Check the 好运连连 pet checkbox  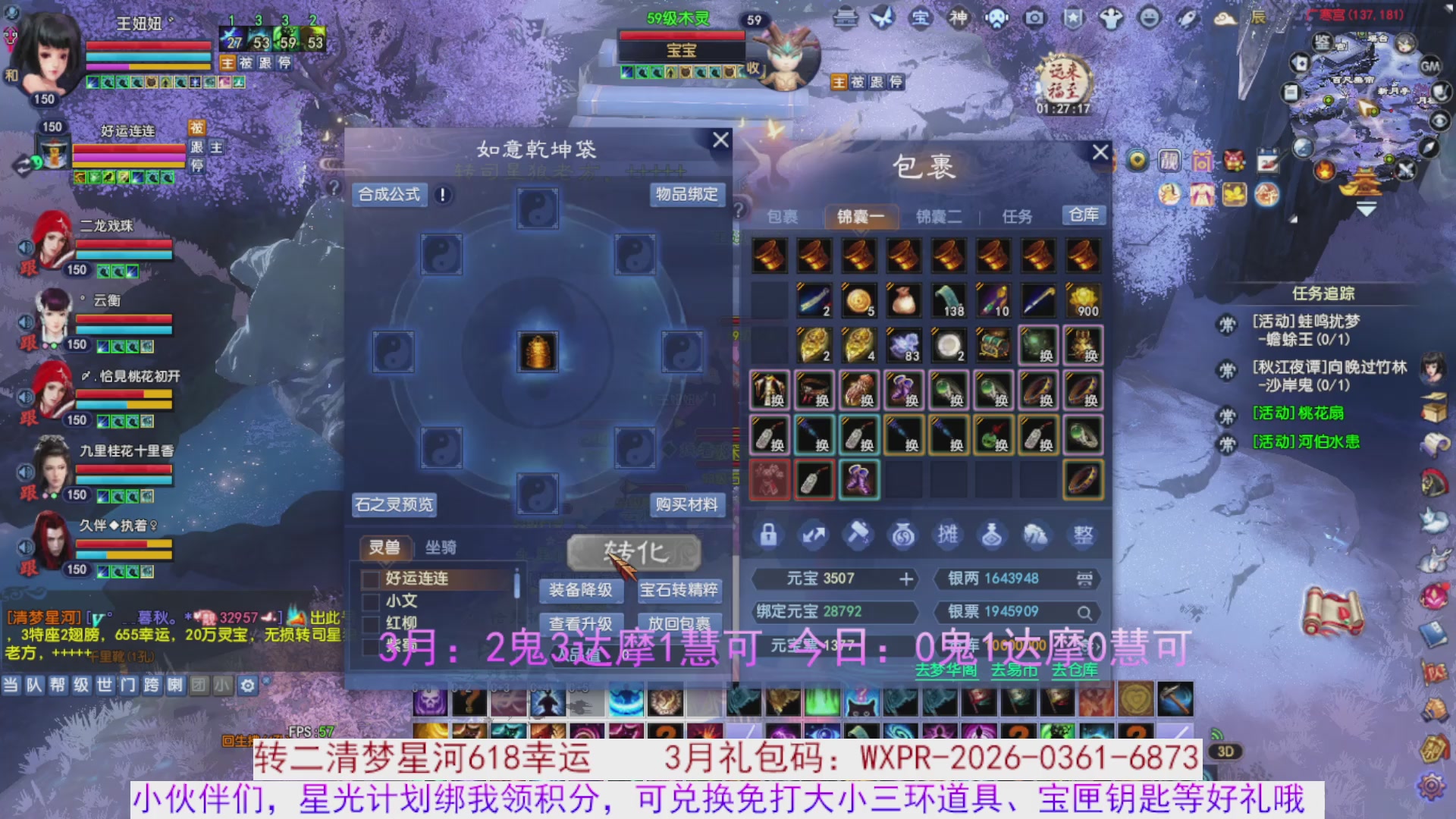[369, 579]
